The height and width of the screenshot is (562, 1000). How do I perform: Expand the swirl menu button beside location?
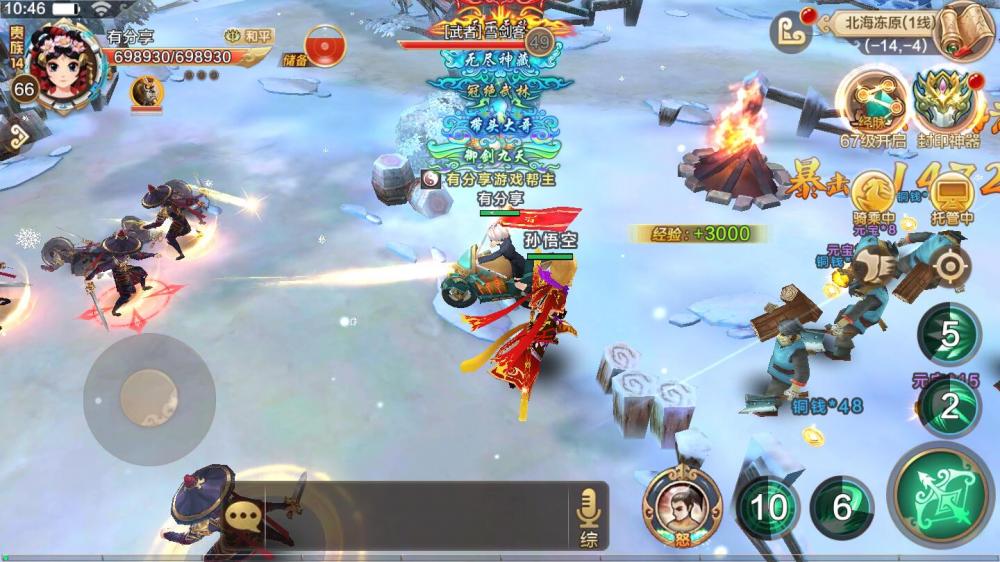point(789,31)
